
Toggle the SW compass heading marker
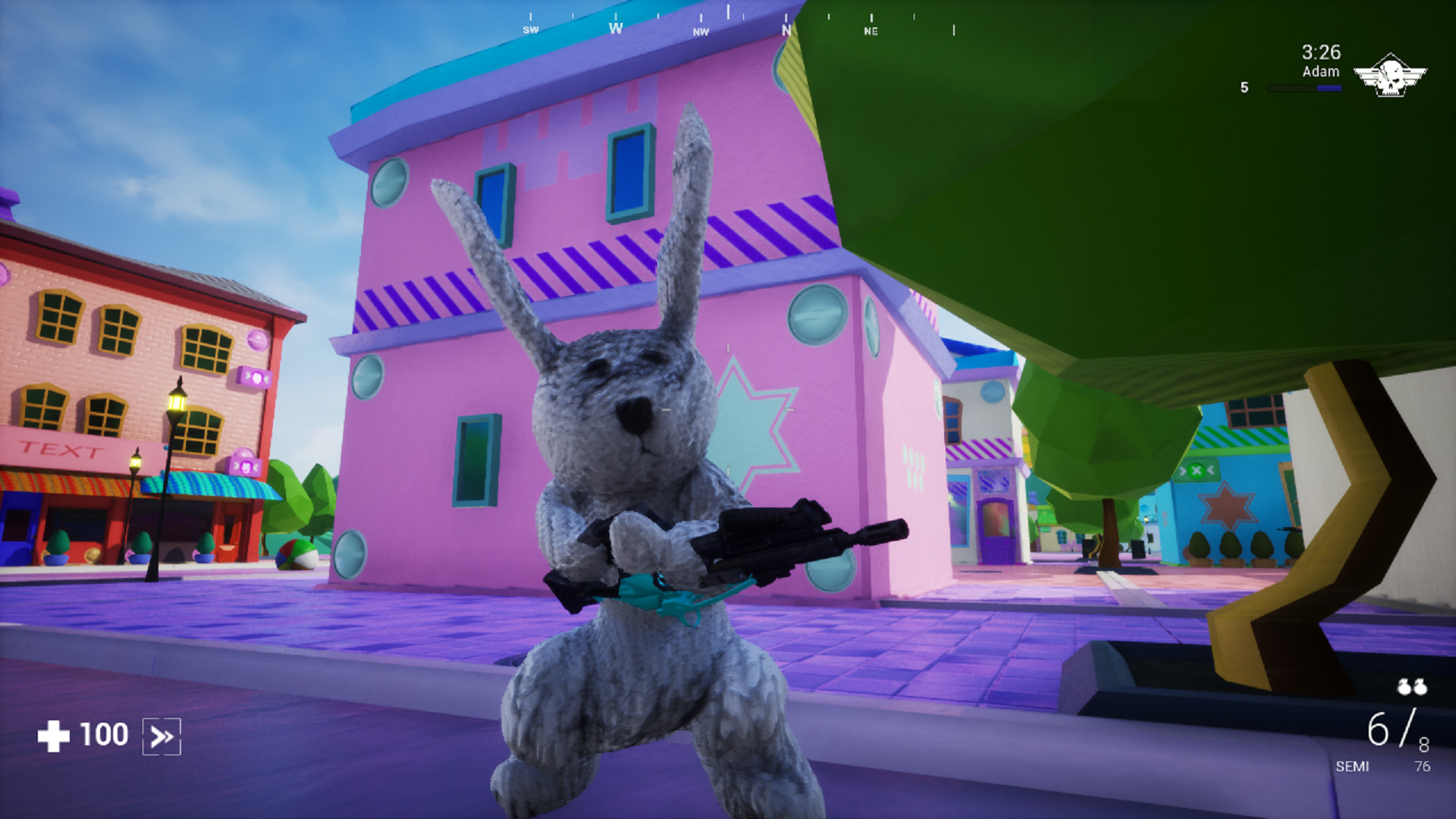pyautogui.click(x=532, y=31)
